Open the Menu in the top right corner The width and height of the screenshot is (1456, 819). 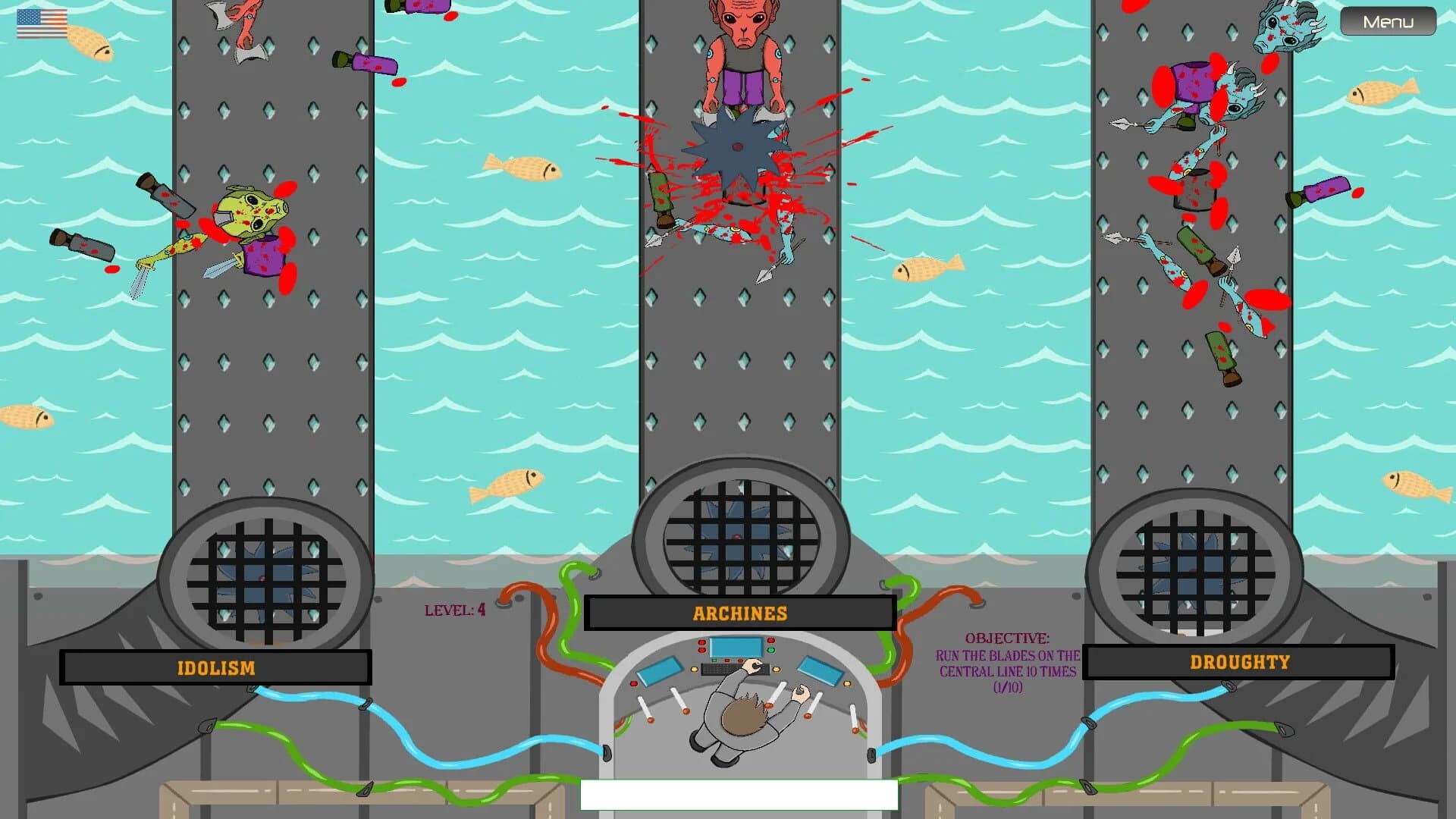point(1387,21)
